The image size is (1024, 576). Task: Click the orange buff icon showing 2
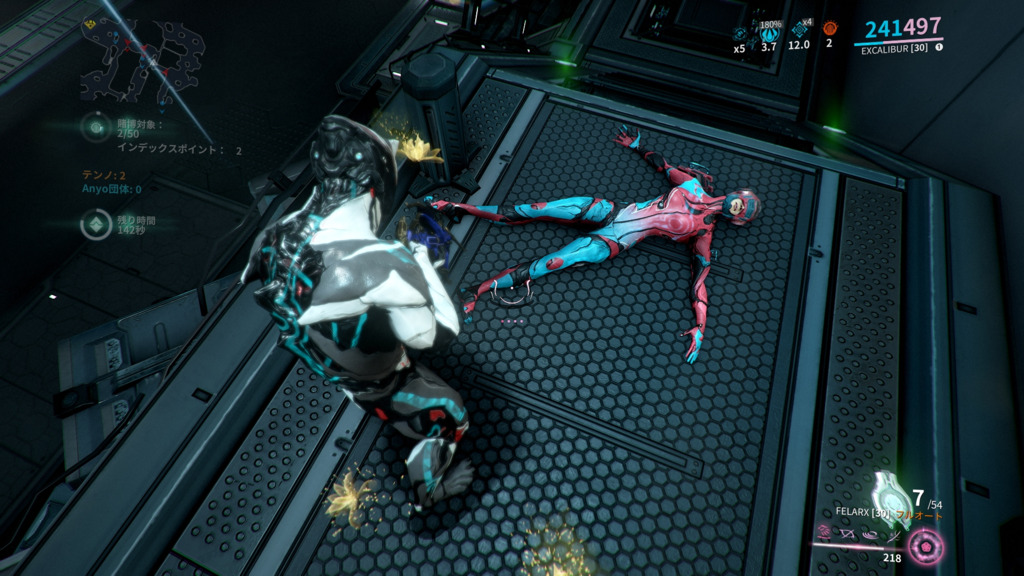point(829,29)
